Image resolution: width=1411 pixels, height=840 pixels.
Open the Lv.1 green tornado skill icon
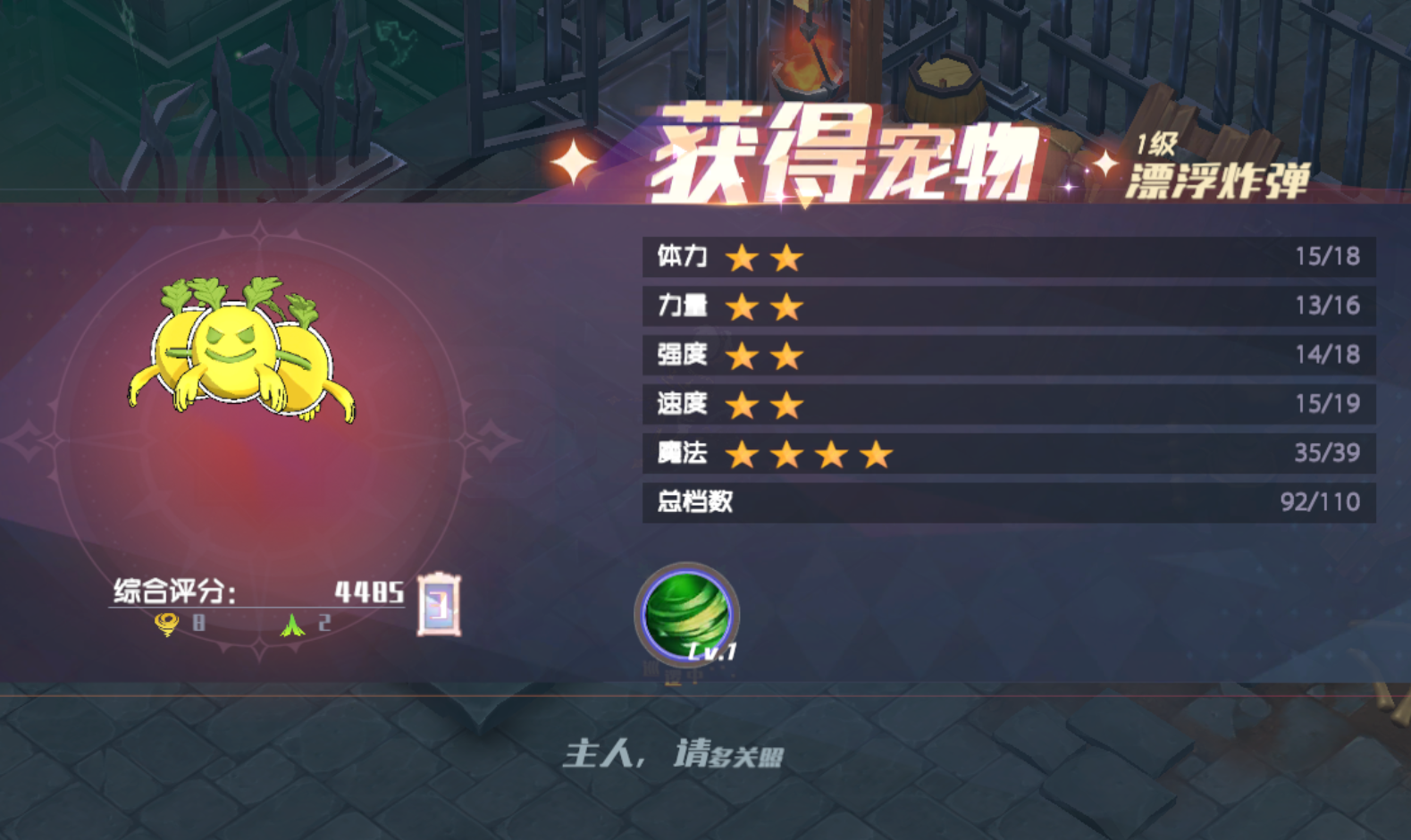click(686, 615)
